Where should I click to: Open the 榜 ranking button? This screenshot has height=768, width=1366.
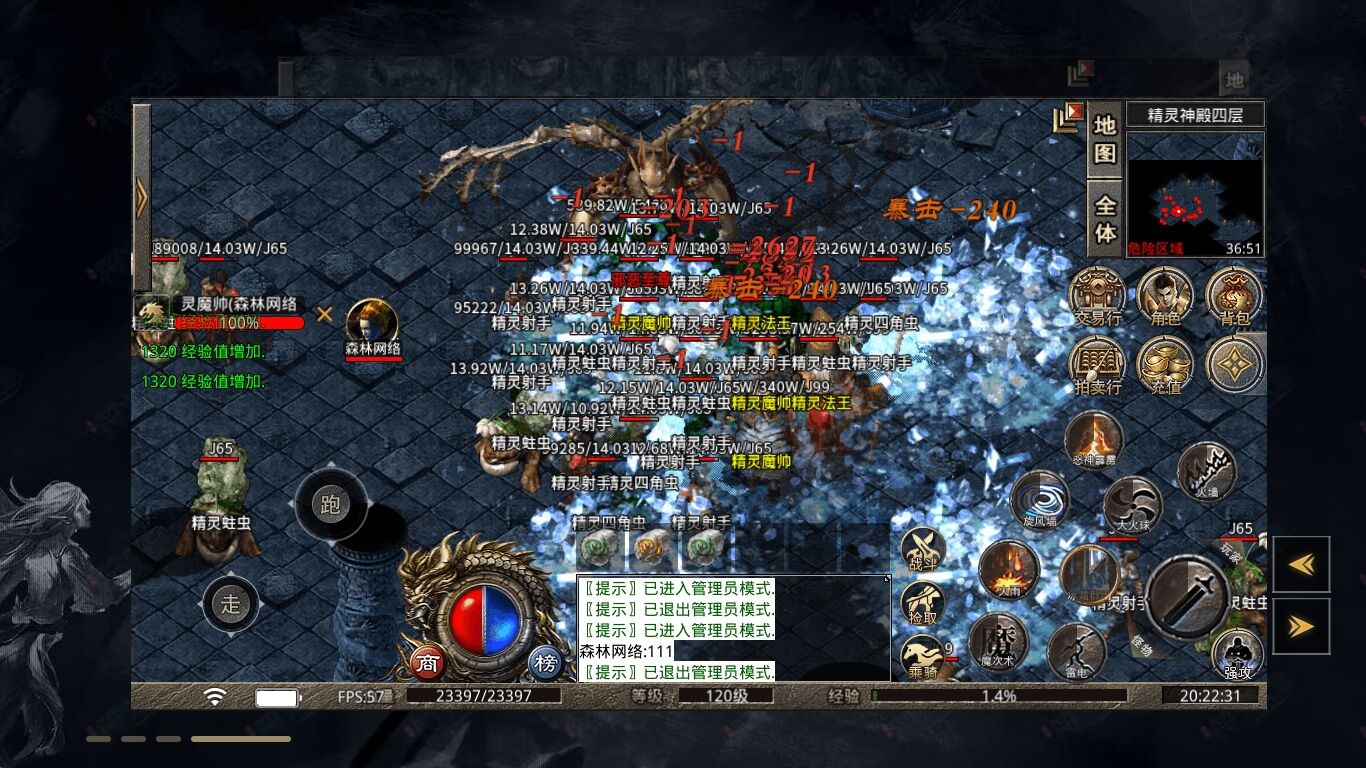pos(545,663)
